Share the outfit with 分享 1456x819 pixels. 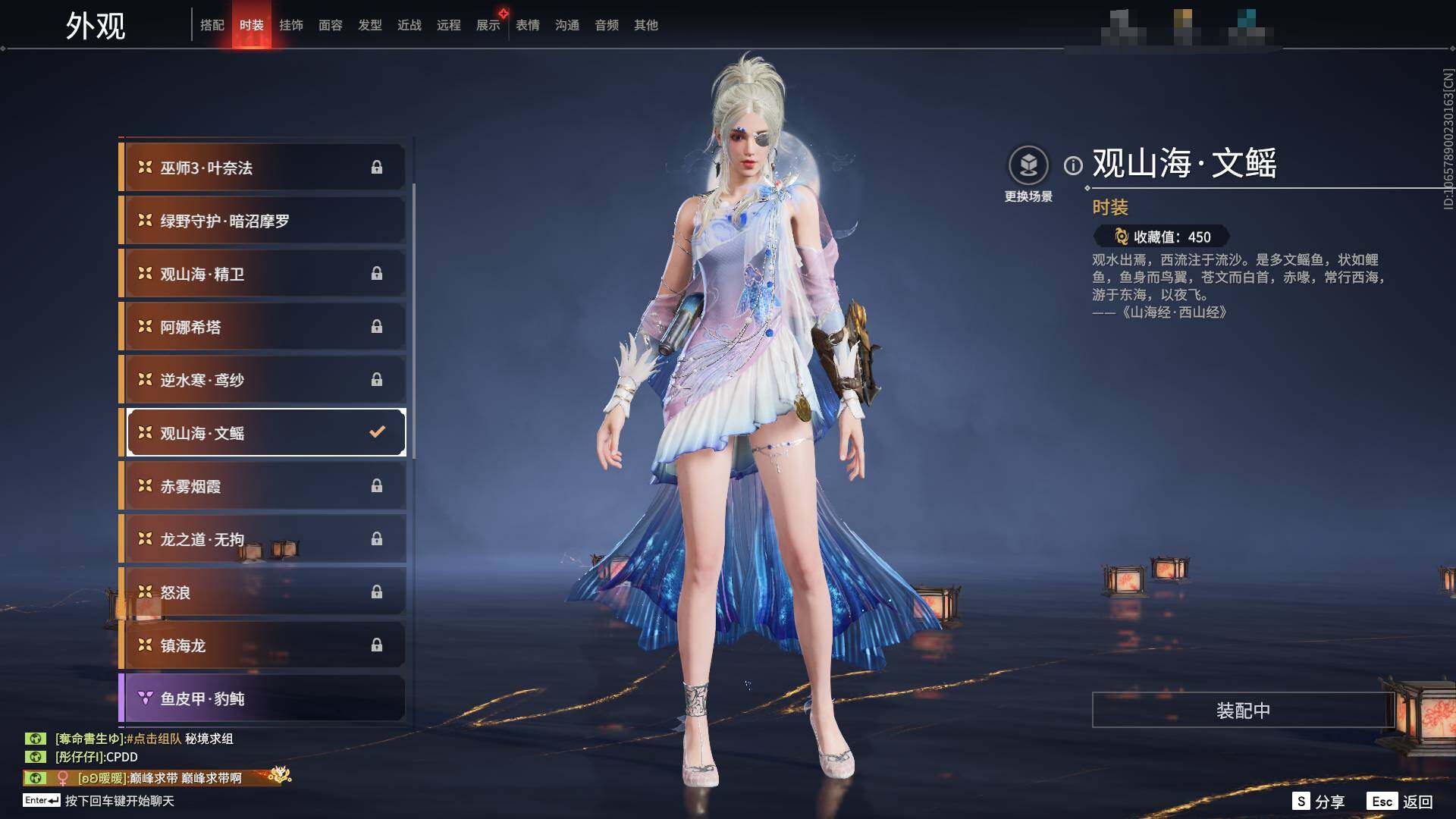coord(1319,802)
